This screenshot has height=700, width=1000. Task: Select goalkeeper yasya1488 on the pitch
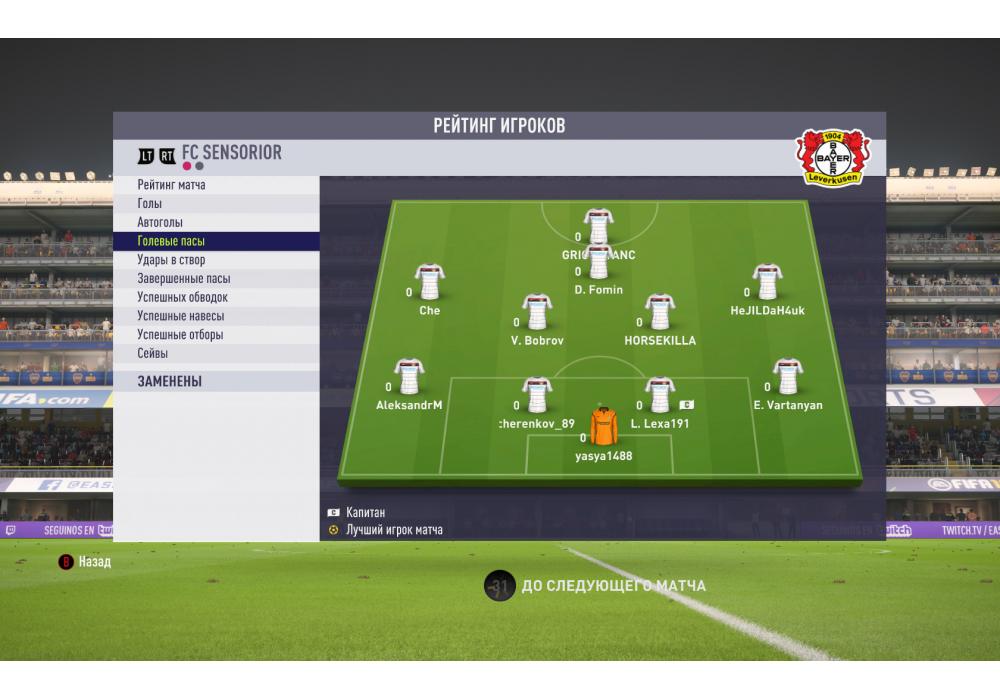(604, 428)
